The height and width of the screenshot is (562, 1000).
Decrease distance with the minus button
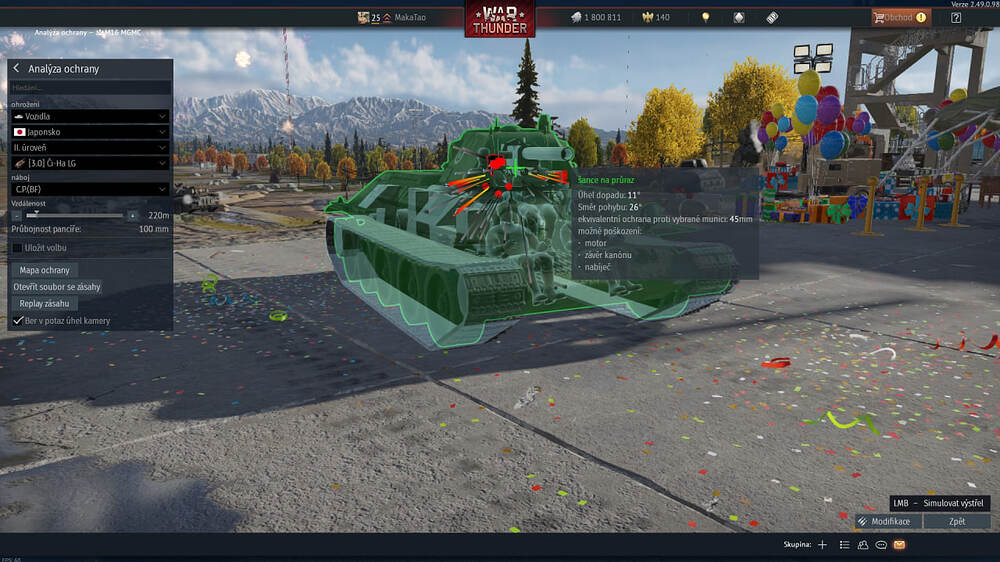[x=17, y=215]
